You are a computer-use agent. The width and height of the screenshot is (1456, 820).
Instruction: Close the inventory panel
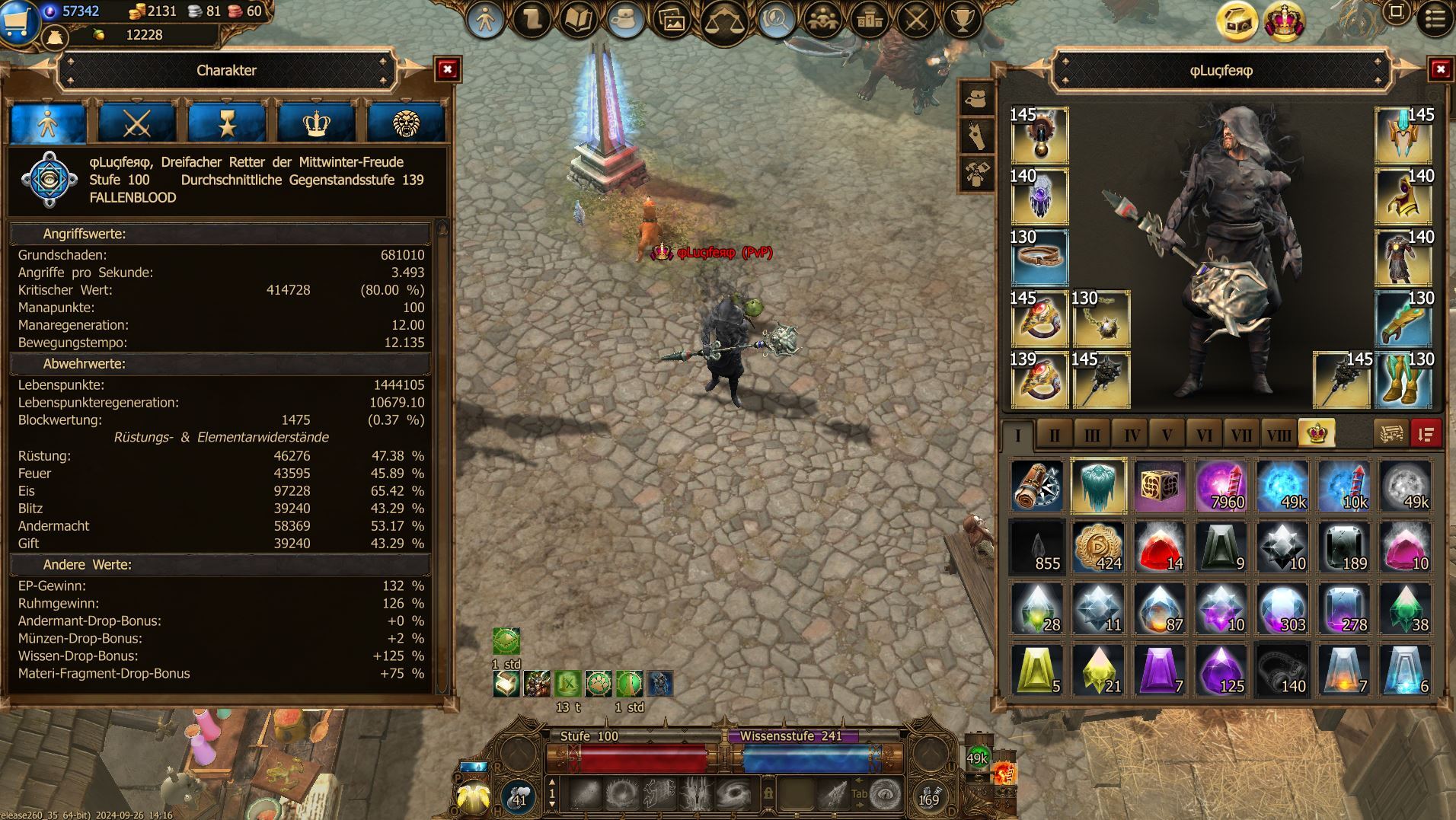1440,70
